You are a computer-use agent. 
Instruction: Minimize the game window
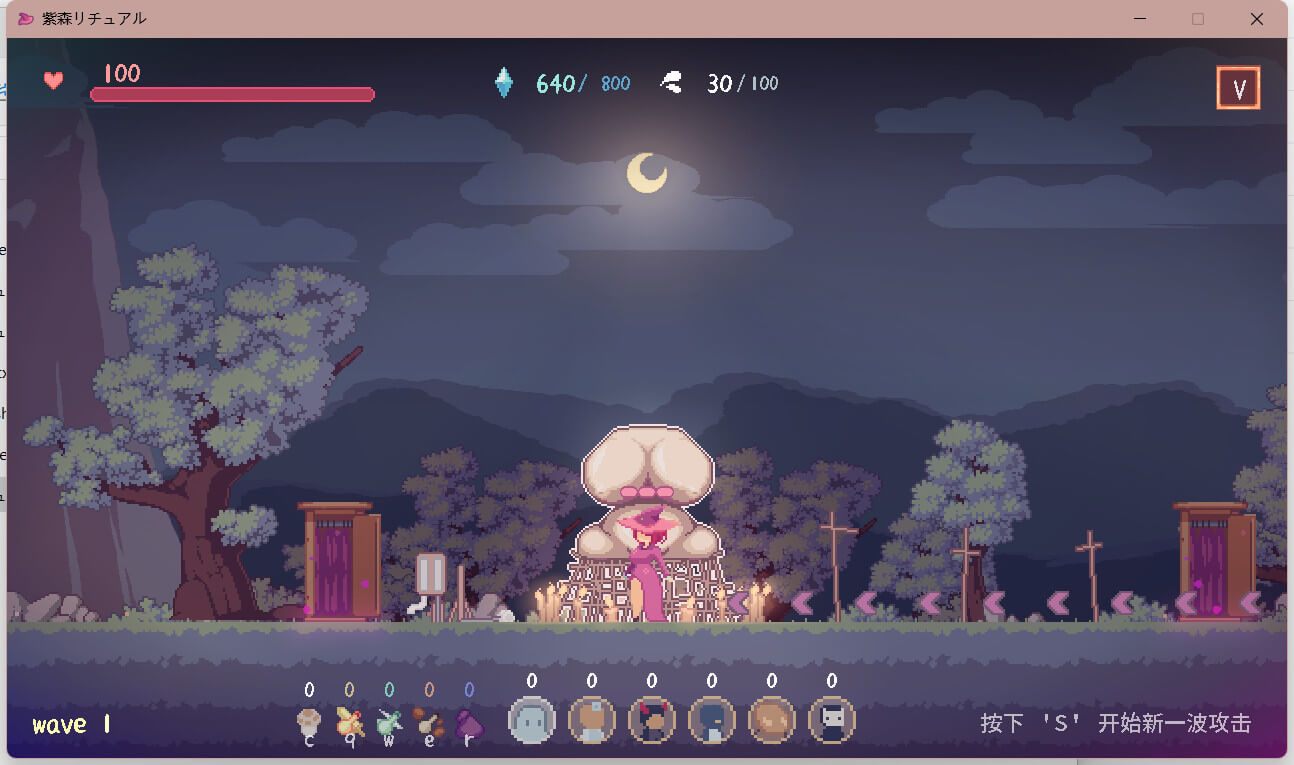click(1139, 19)
